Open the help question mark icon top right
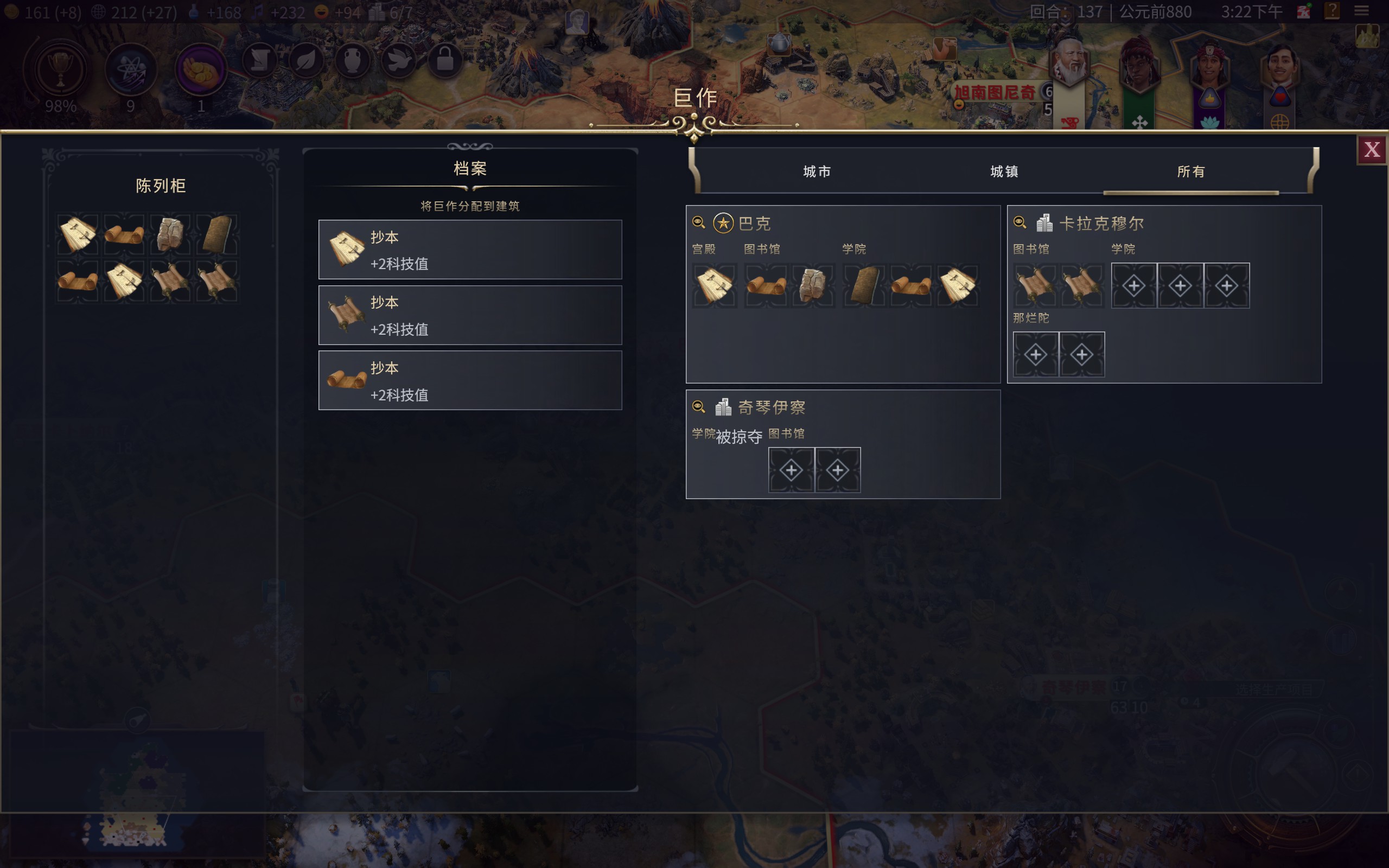 (1332, 11)
